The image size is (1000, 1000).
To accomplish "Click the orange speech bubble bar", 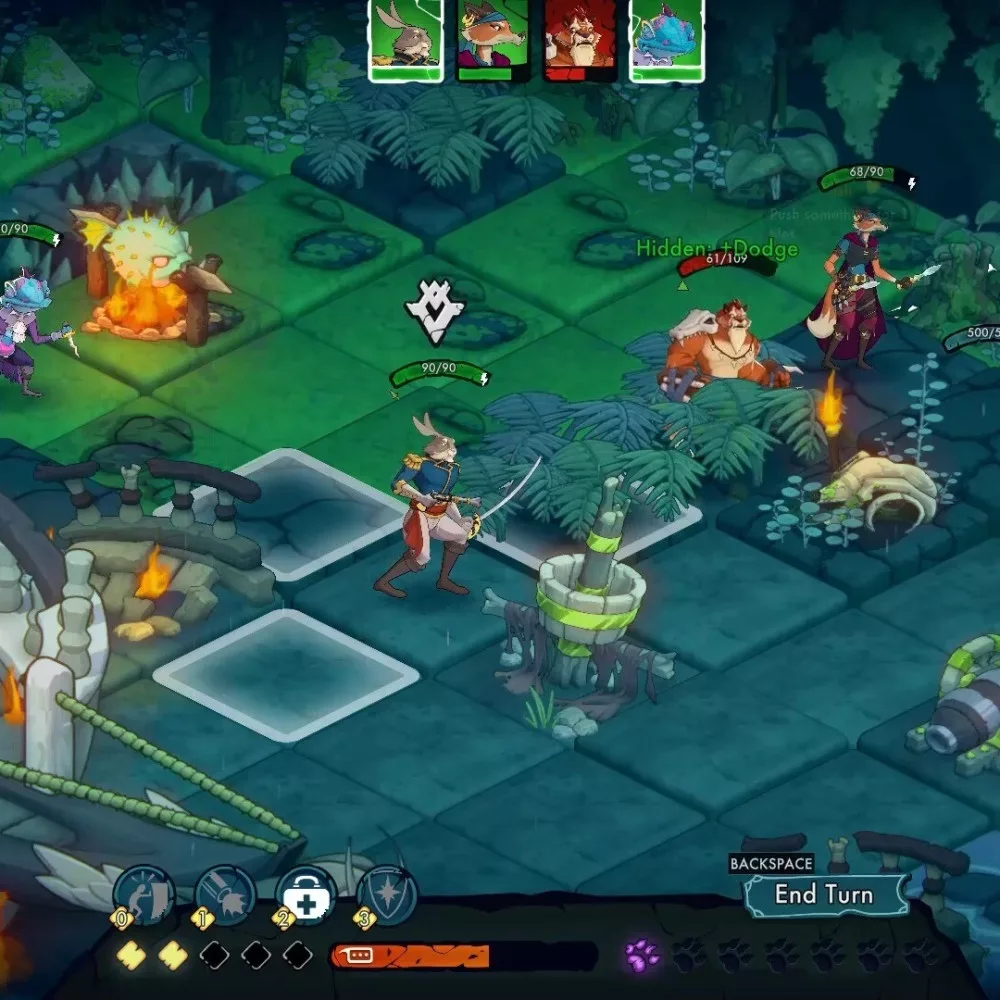I will coord(410,956).
